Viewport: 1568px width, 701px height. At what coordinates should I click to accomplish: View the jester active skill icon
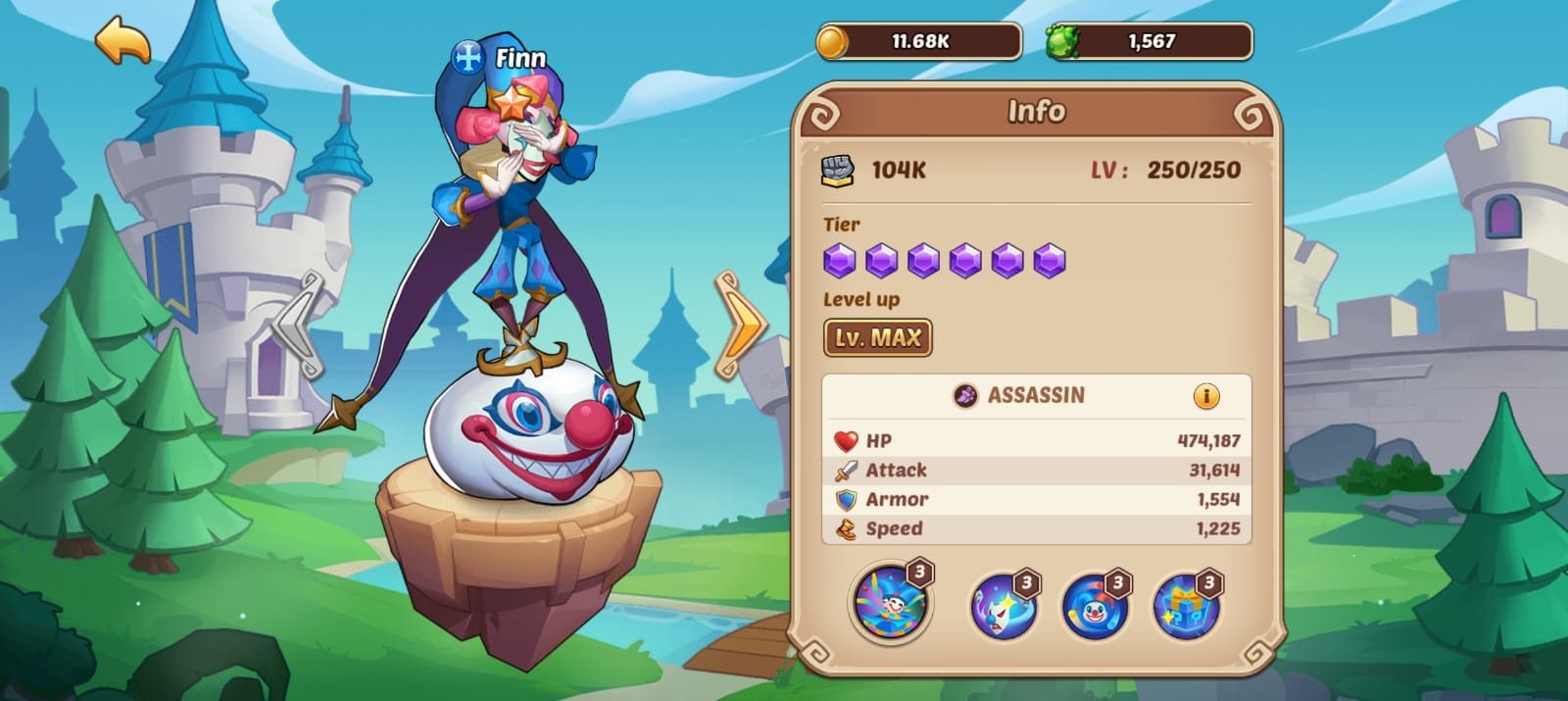891,603
